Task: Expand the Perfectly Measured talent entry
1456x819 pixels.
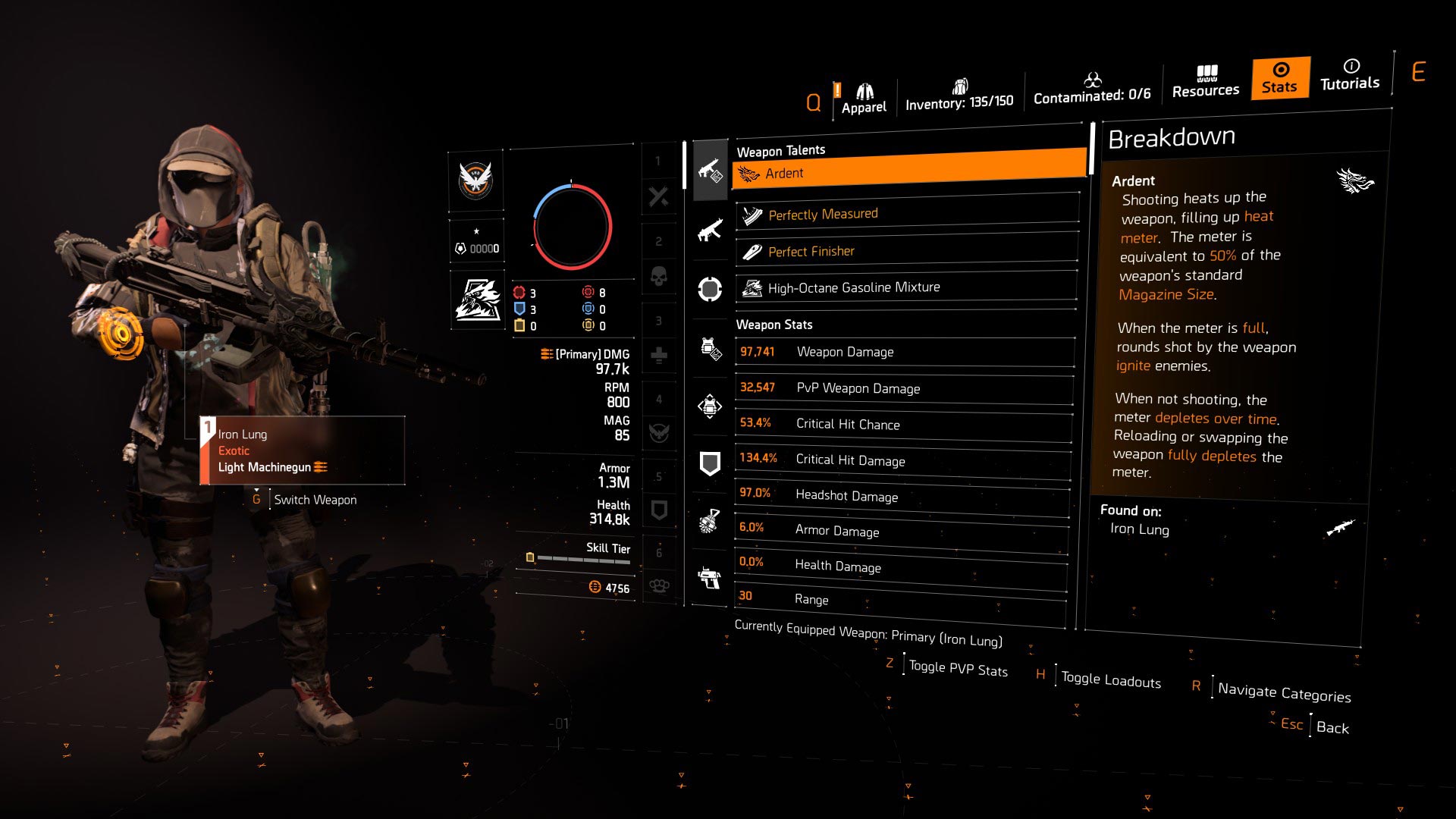Action: [906, 213]
